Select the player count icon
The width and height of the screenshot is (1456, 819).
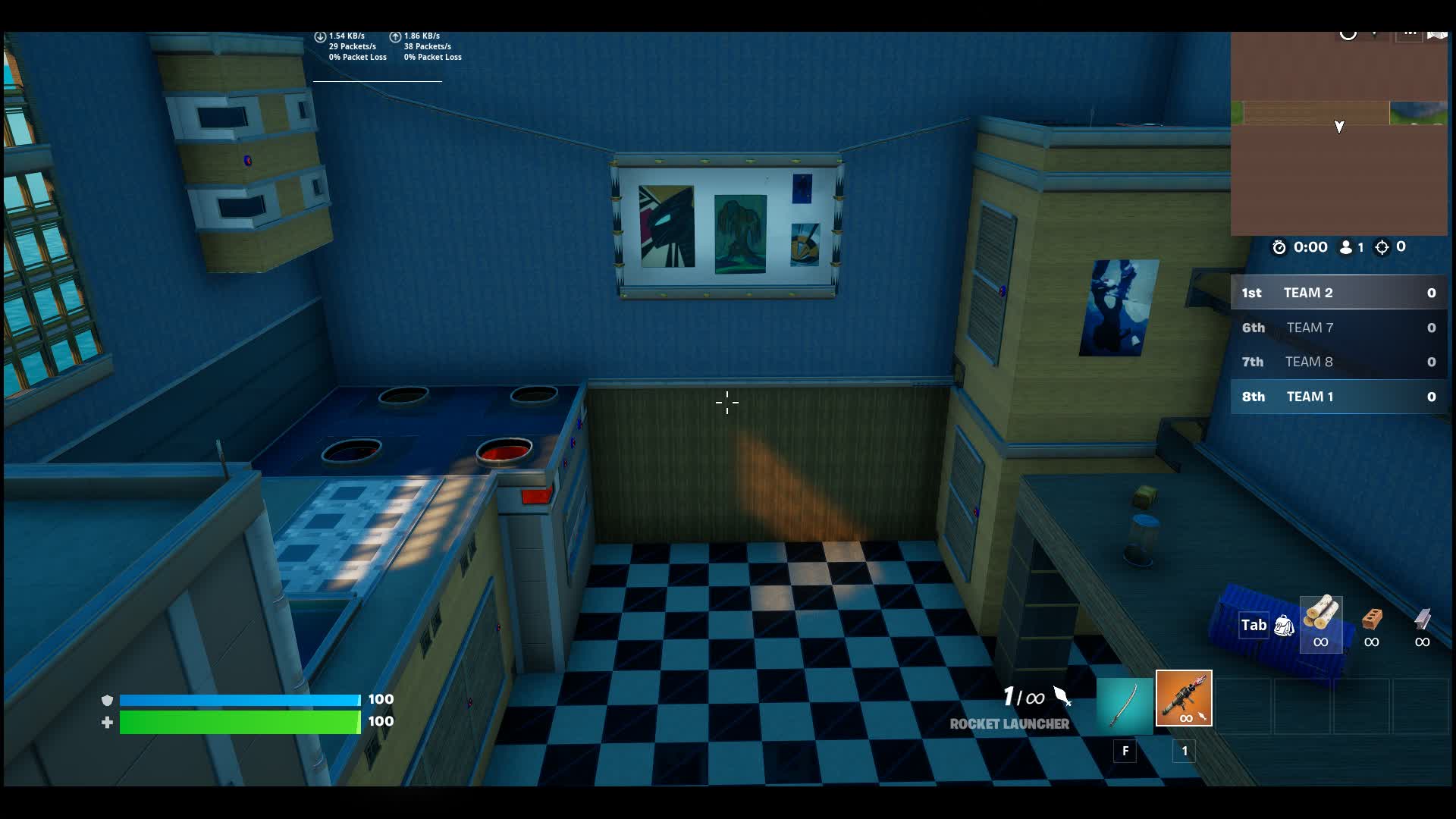pyautogui.click(x=1345, y=246)
